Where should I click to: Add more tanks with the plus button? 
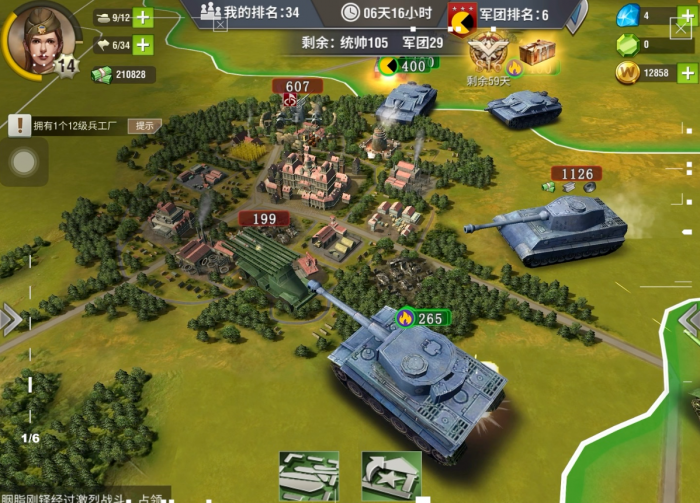click(143, 17)
